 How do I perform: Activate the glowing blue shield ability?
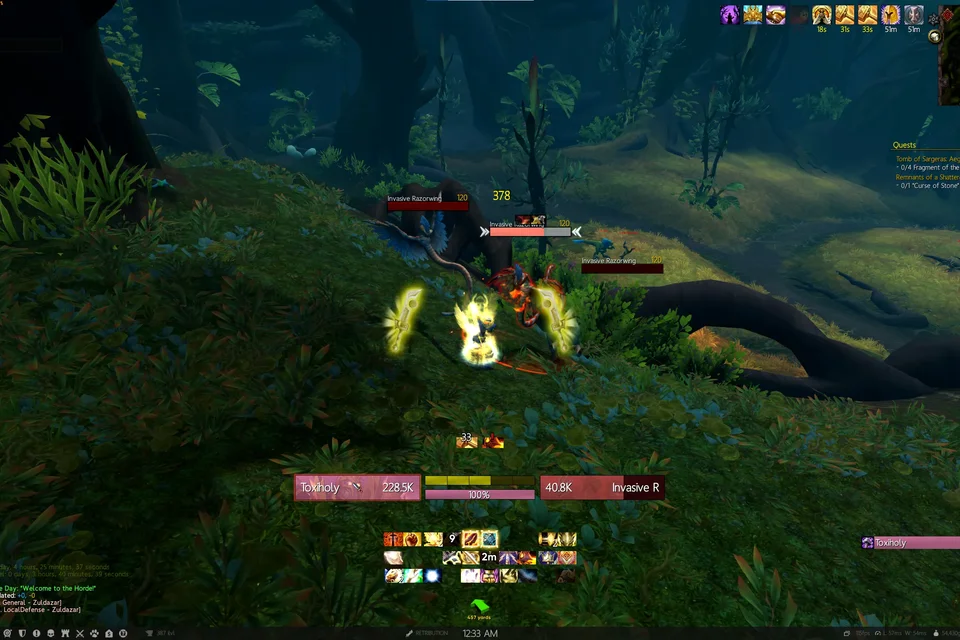pos(489,540)
